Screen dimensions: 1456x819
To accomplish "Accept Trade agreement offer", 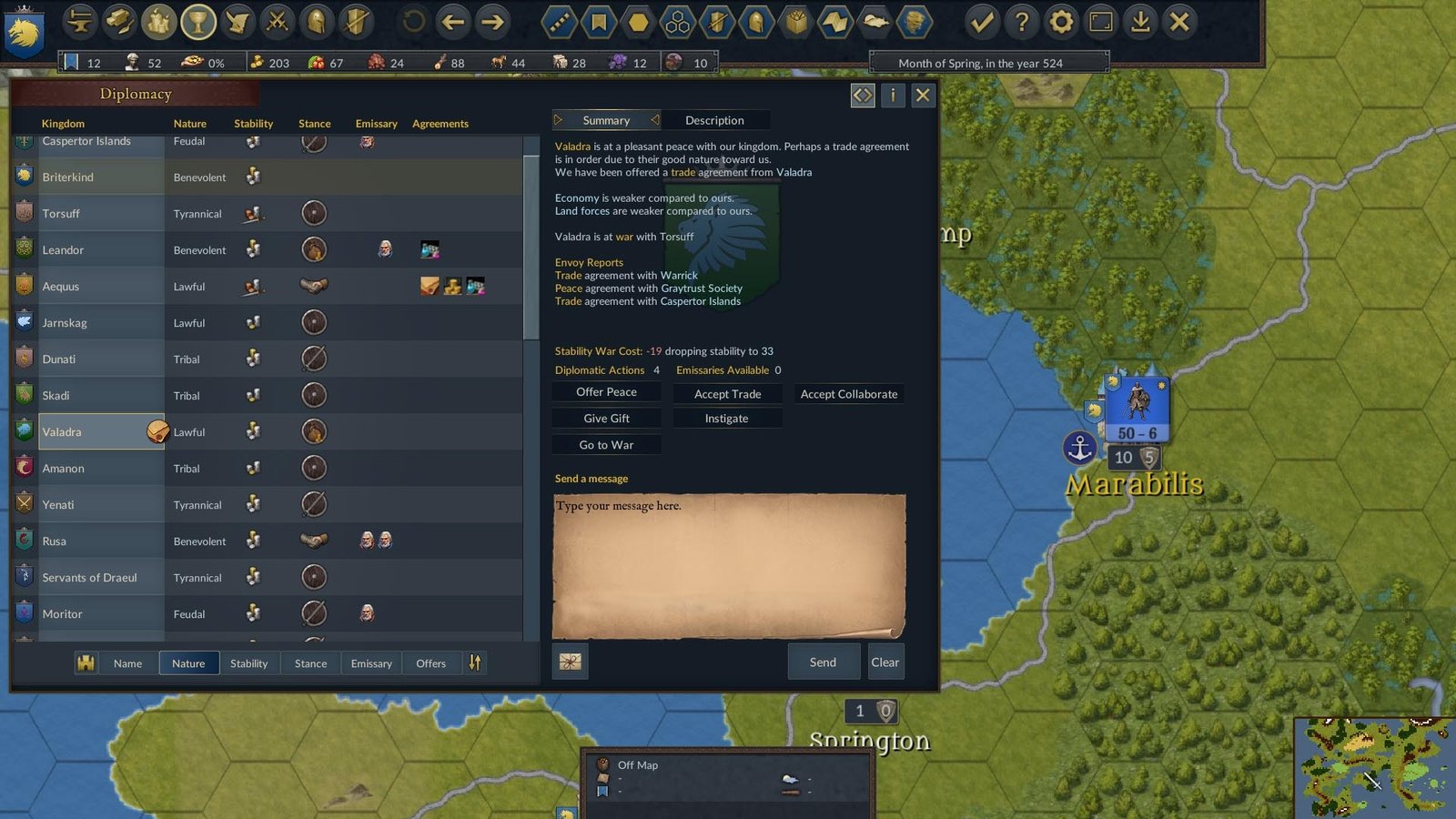I will 727,394.
